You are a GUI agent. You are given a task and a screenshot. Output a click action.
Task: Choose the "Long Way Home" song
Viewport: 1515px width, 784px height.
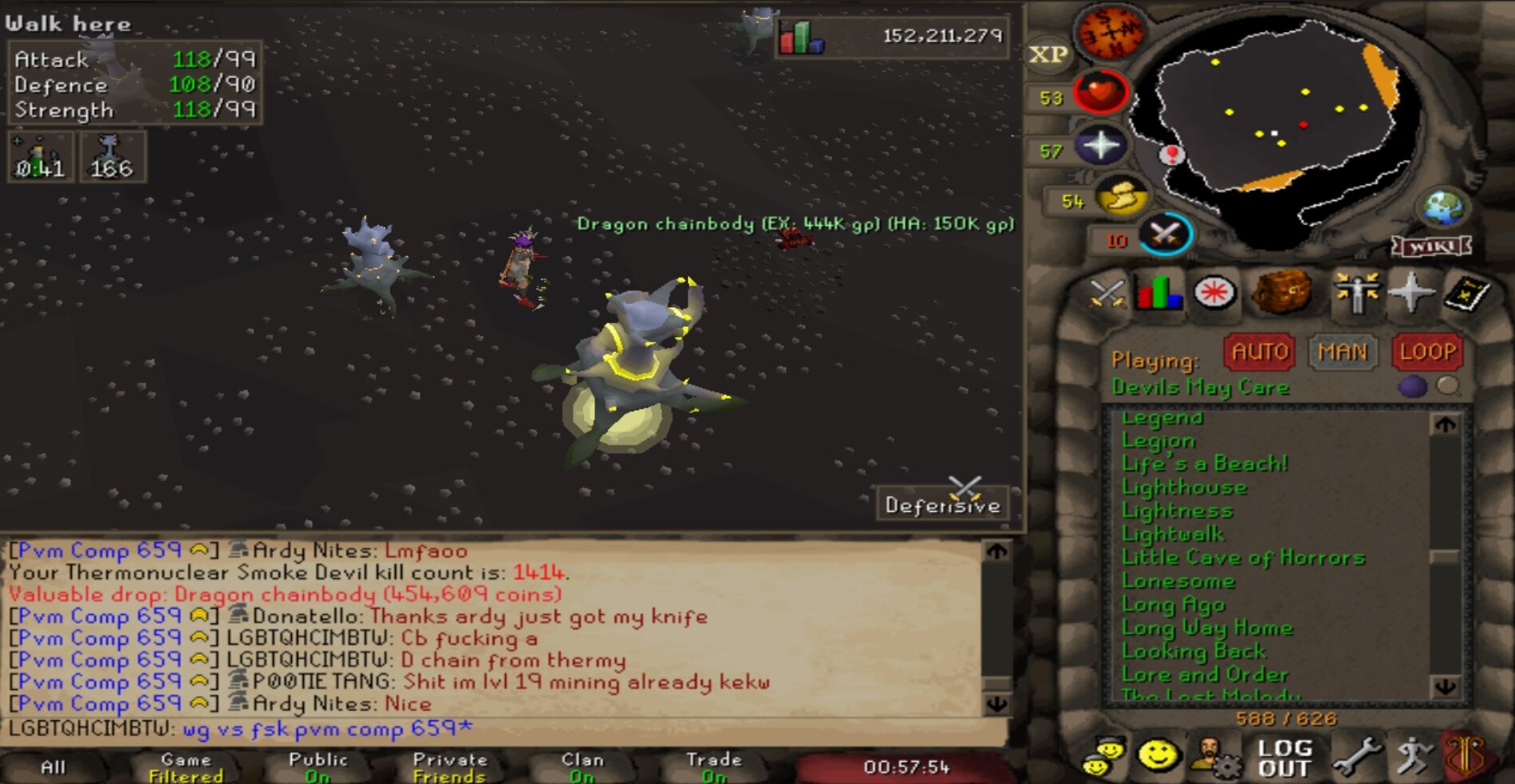pyautogui.click(x=1206, y=628)
